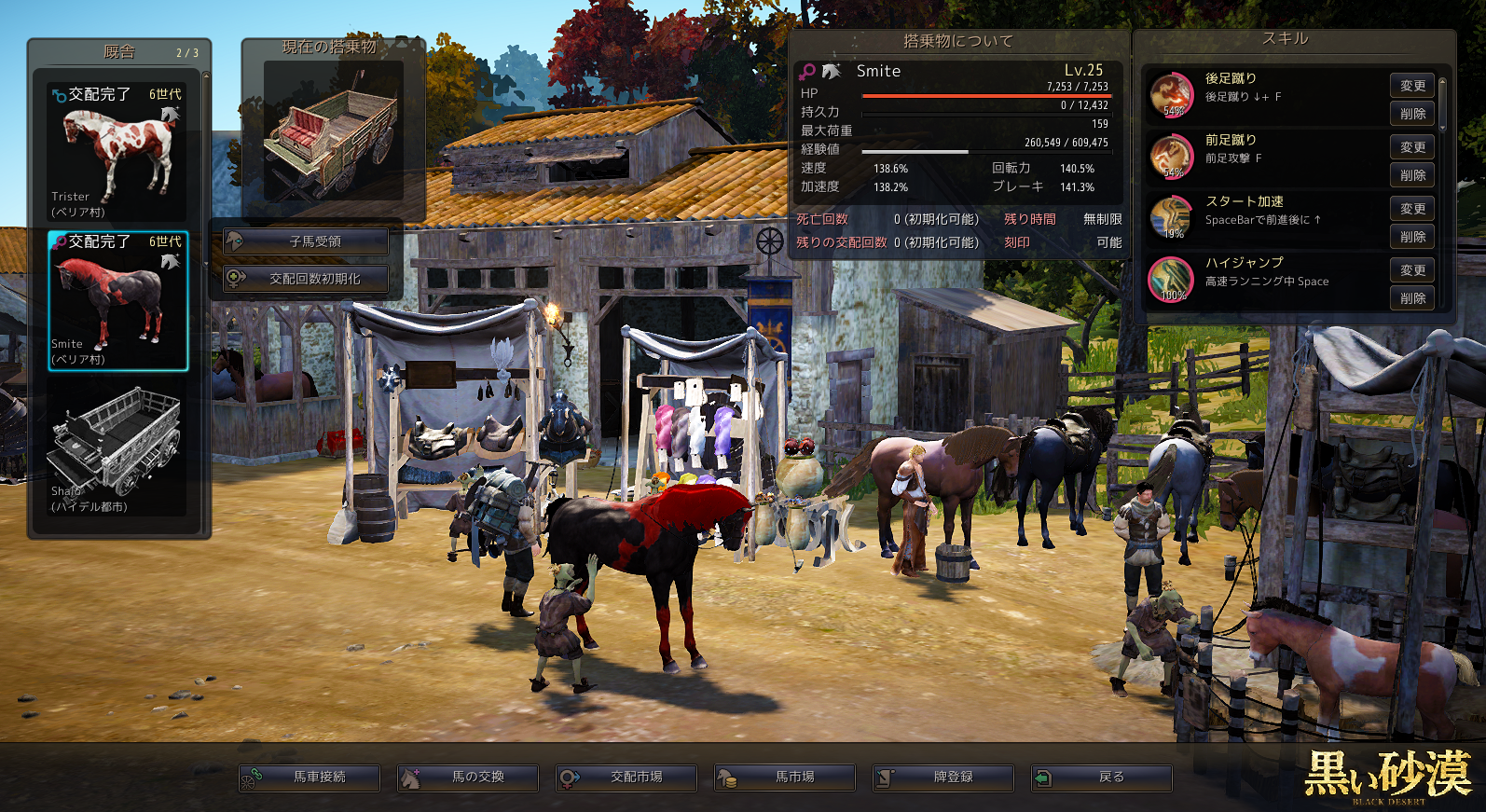Image resolution: width=1486 pixels, height=812 pixels.
Task: Go back with the 戻る button
Action: click(x=1102, y=778)
